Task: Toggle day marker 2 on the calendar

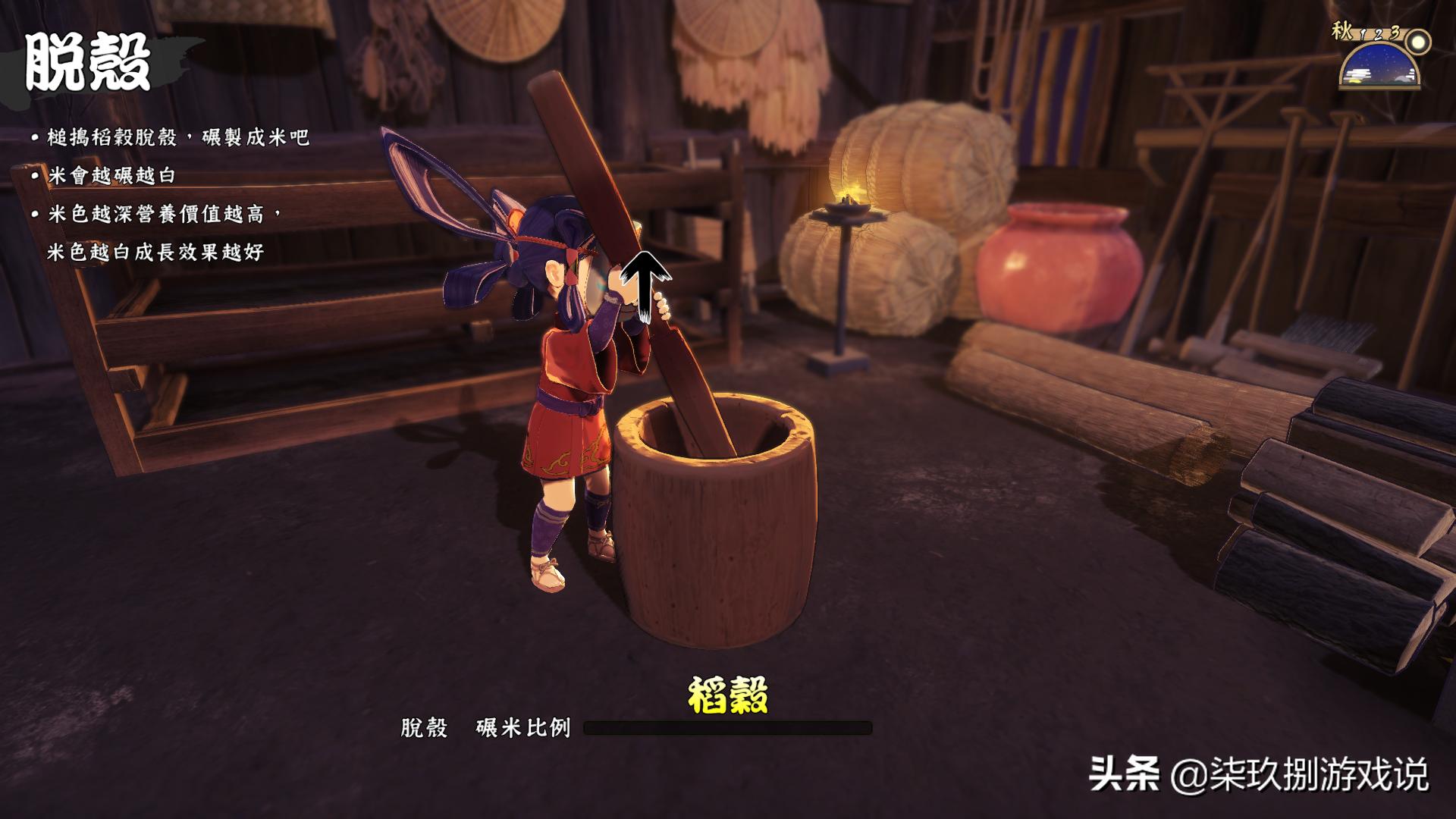Action: (1378, 35)
